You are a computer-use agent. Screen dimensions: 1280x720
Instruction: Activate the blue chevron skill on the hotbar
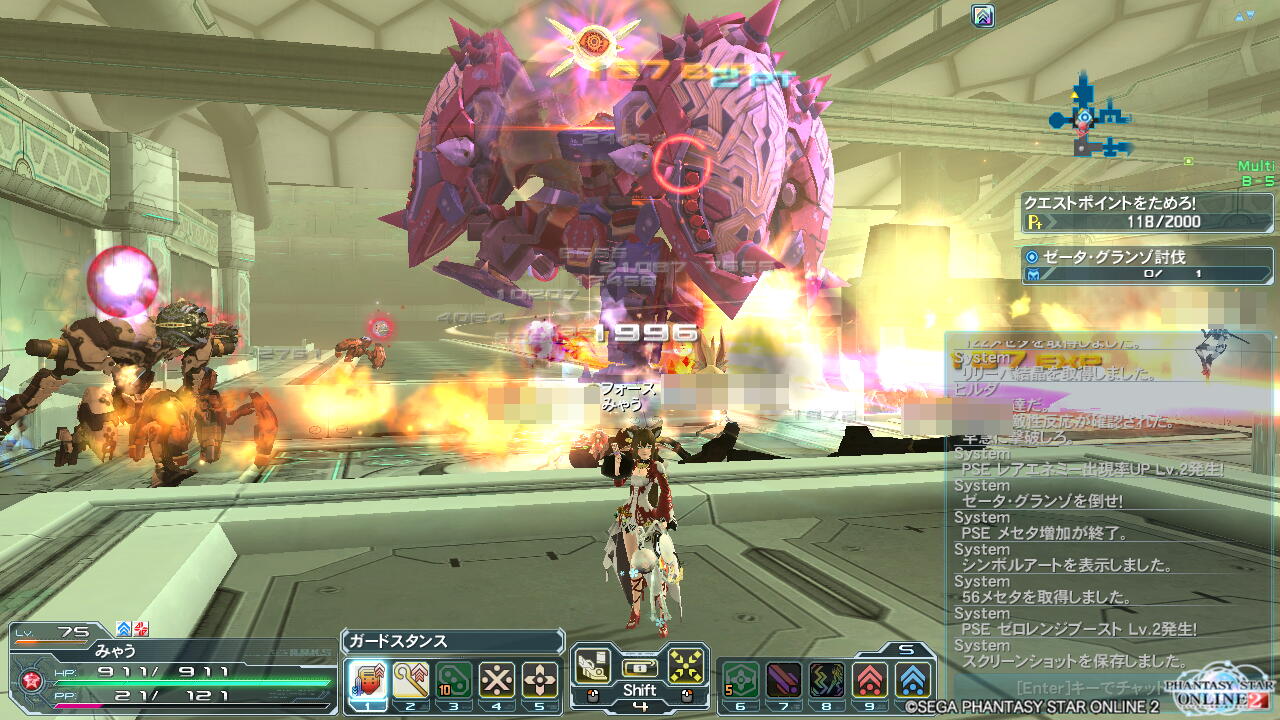(912, 680)
